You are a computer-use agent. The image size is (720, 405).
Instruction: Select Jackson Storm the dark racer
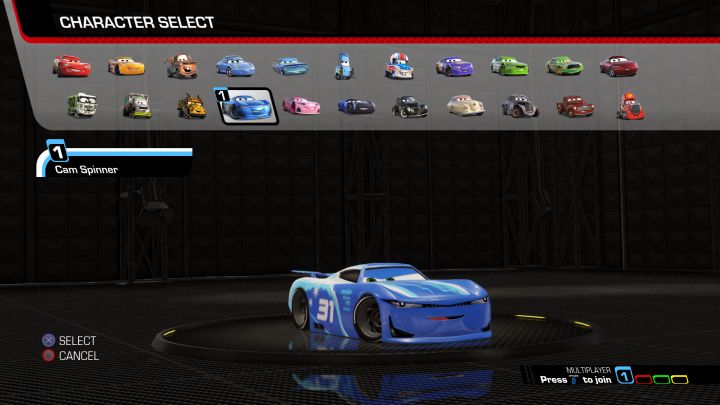pos(356,104)
